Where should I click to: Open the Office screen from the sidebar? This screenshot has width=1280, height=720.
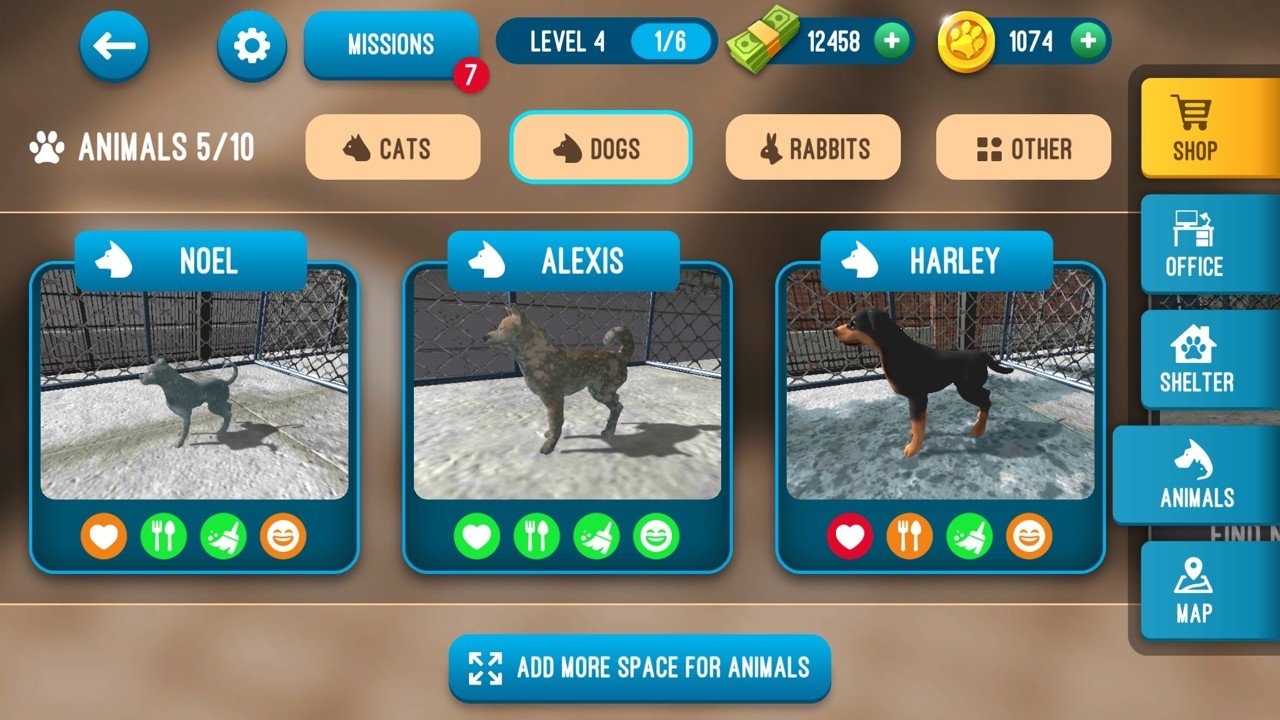point(1202,243)
